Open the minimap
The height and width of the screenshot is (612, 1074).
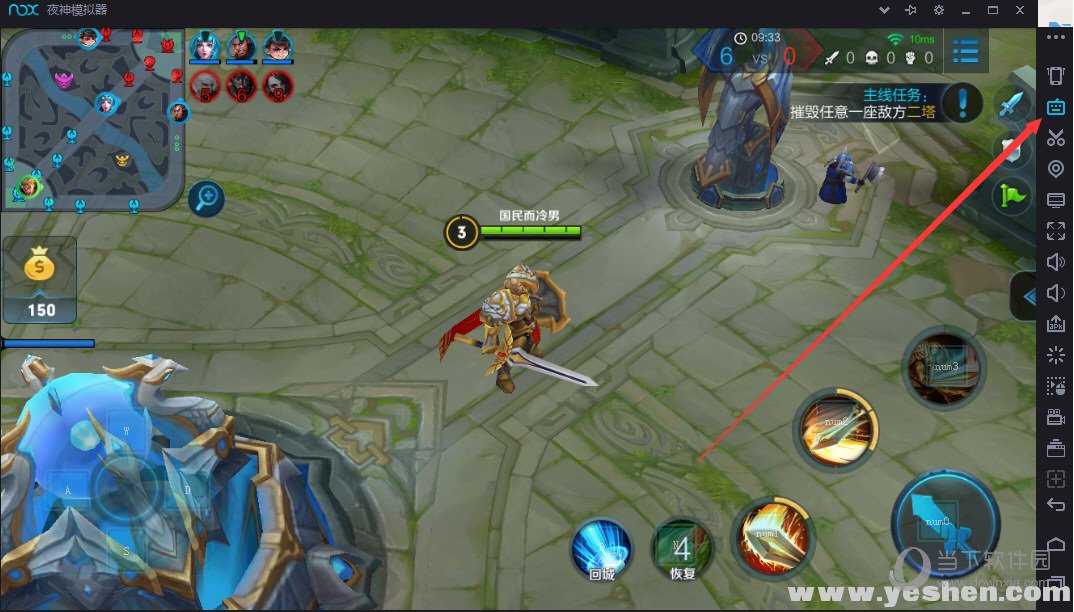(x=93, y=118)
